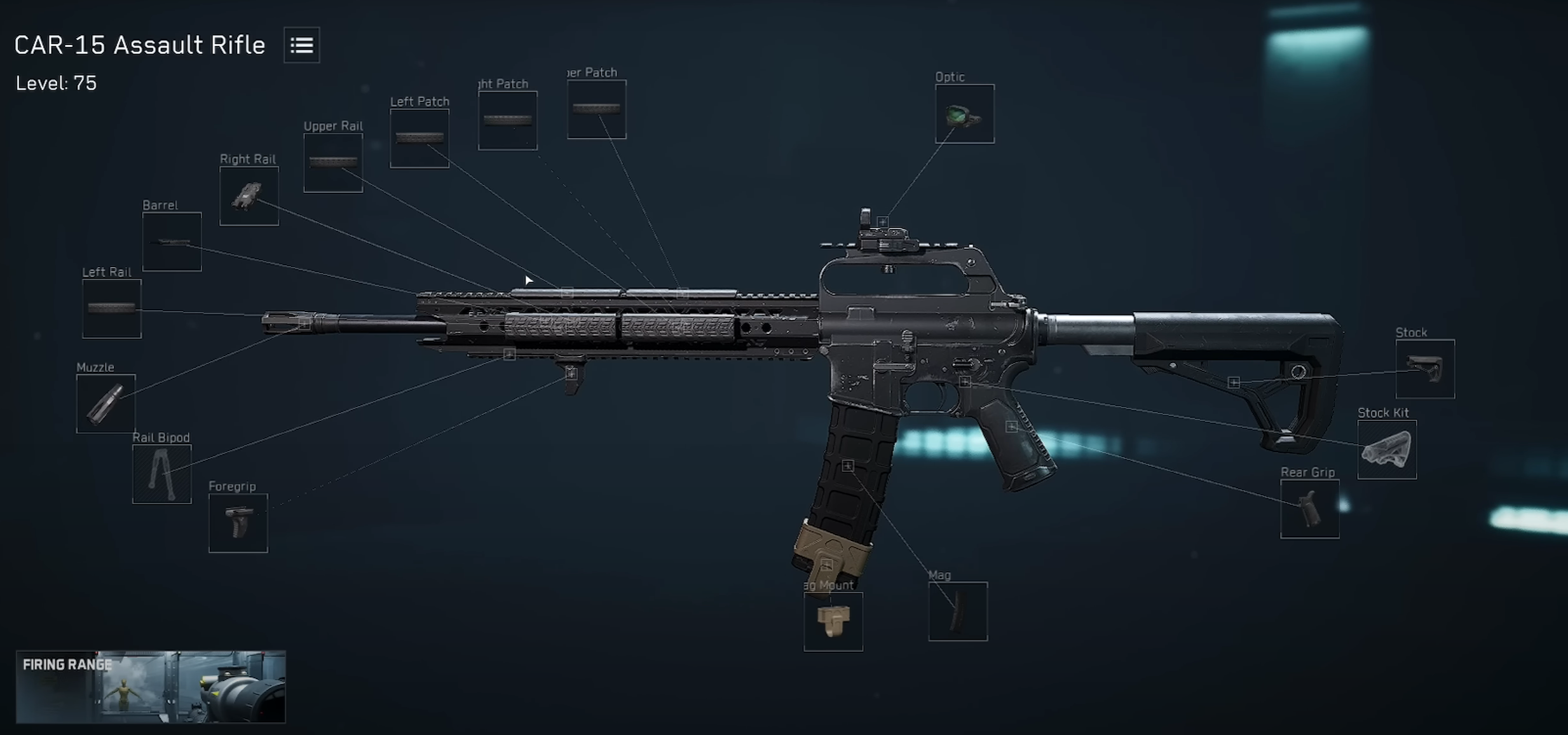Click the plus marker on the optic

[882, 223]
